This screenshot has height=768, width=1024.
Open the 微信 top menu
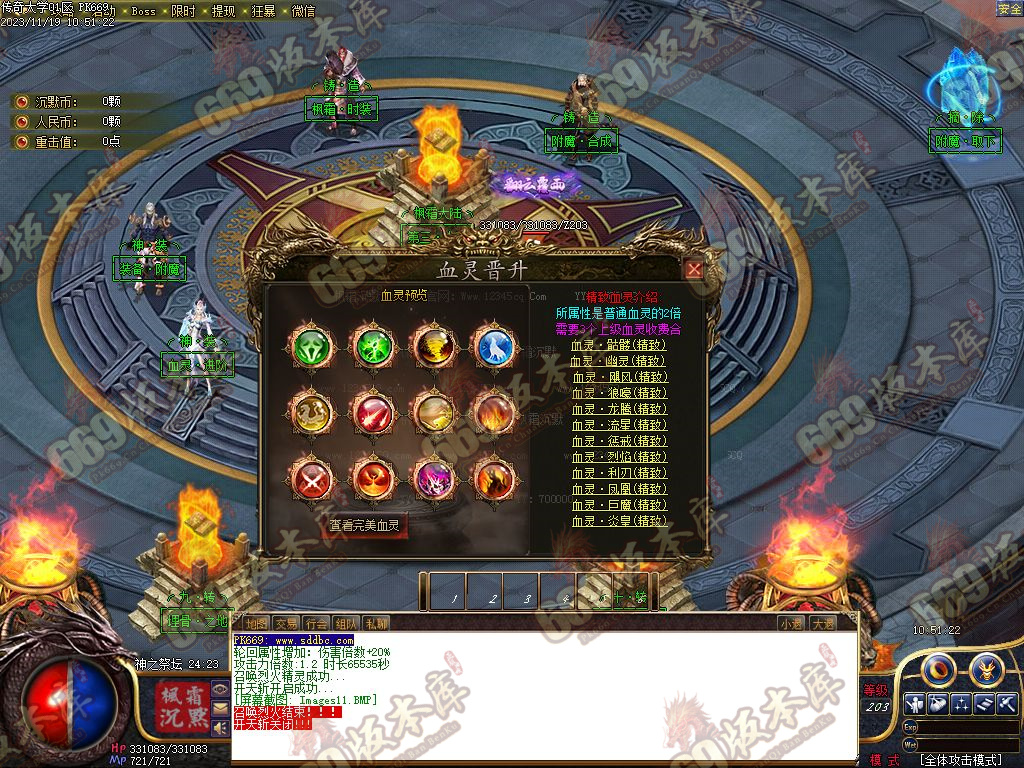pyautogui.click(x=303, y=11)
